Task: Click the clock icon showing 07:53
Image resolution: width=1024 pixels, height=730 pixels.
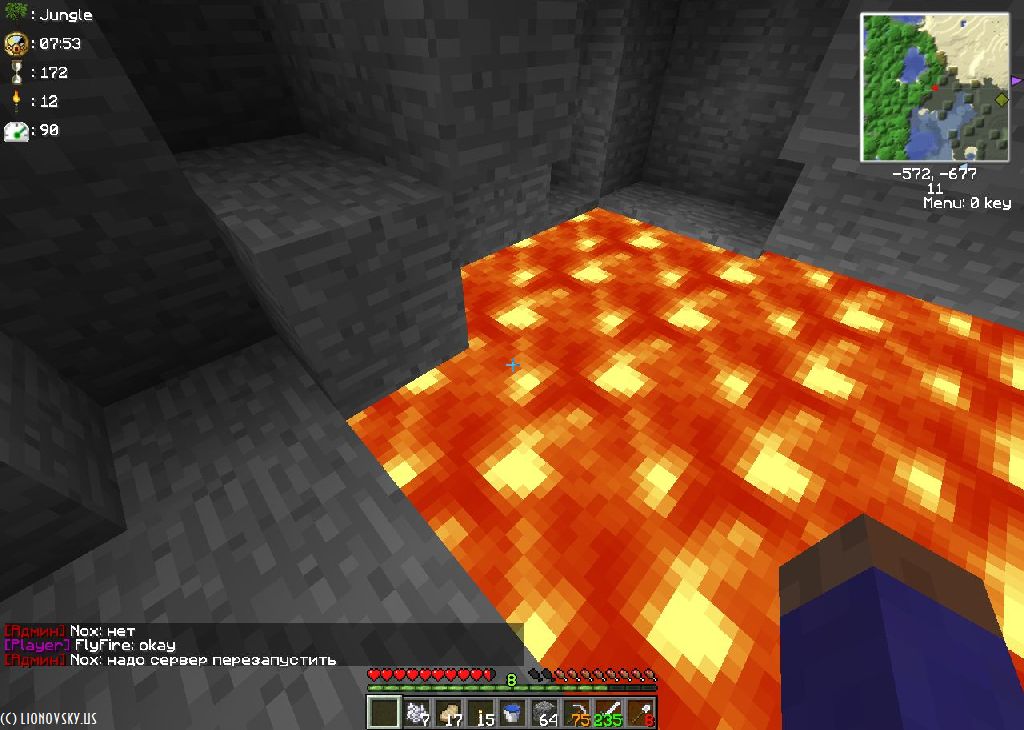Action: pos(15,43)
